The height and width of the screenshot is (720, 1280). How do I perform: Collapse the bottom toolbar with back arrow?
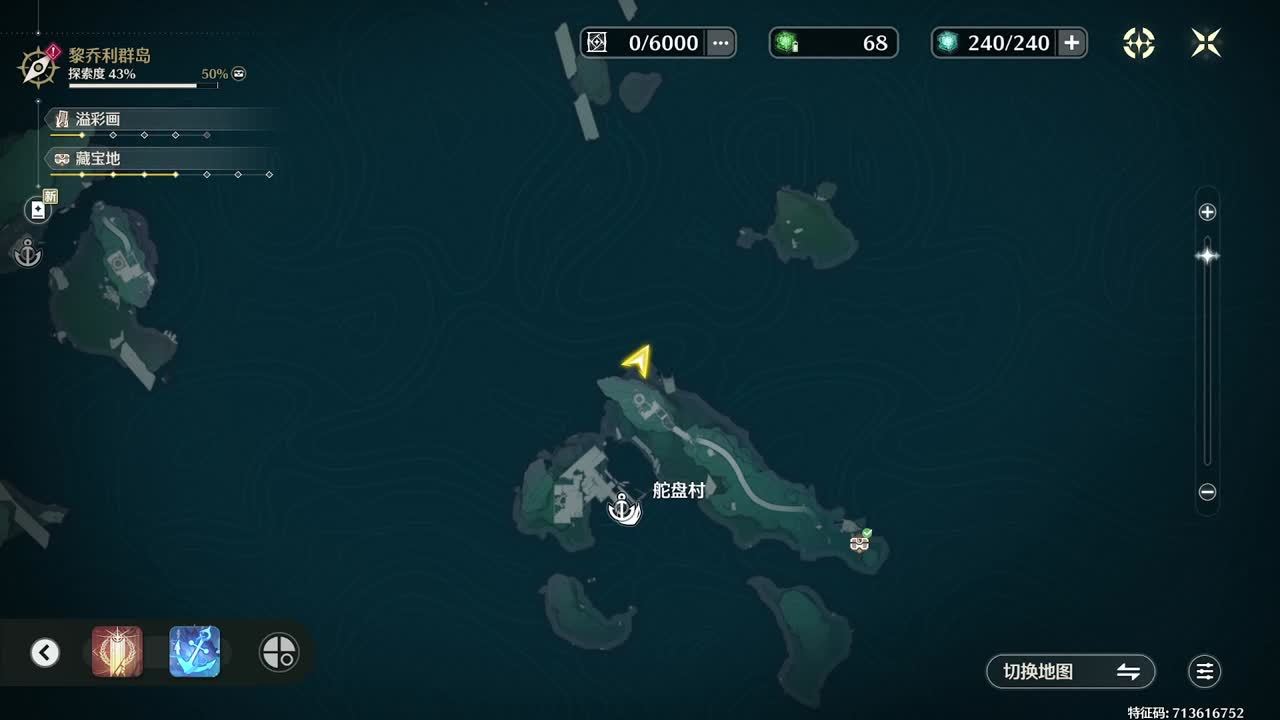(x=44, y=653)
